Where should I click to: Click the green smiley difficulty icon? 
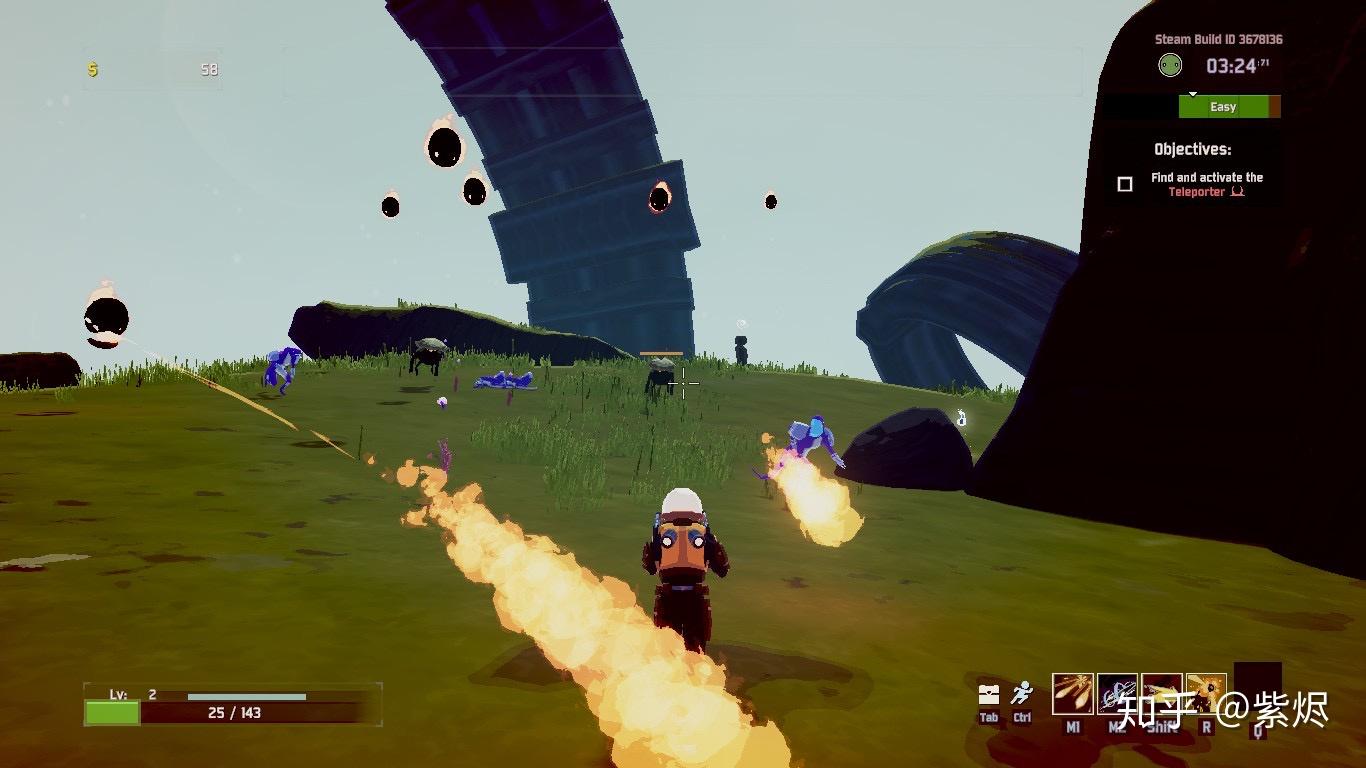coord(1169,66)
